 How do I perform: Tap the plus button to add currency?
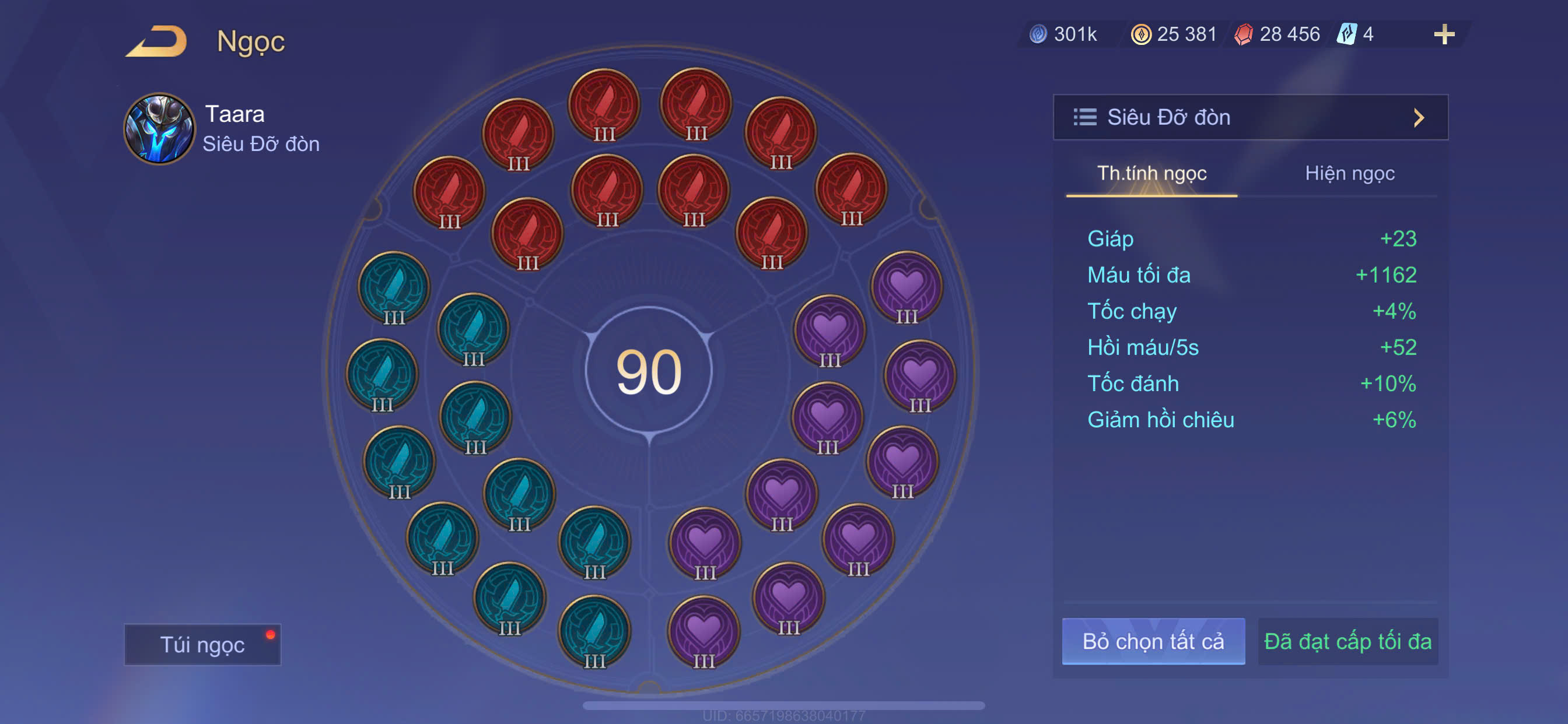tap(1443, 34)
